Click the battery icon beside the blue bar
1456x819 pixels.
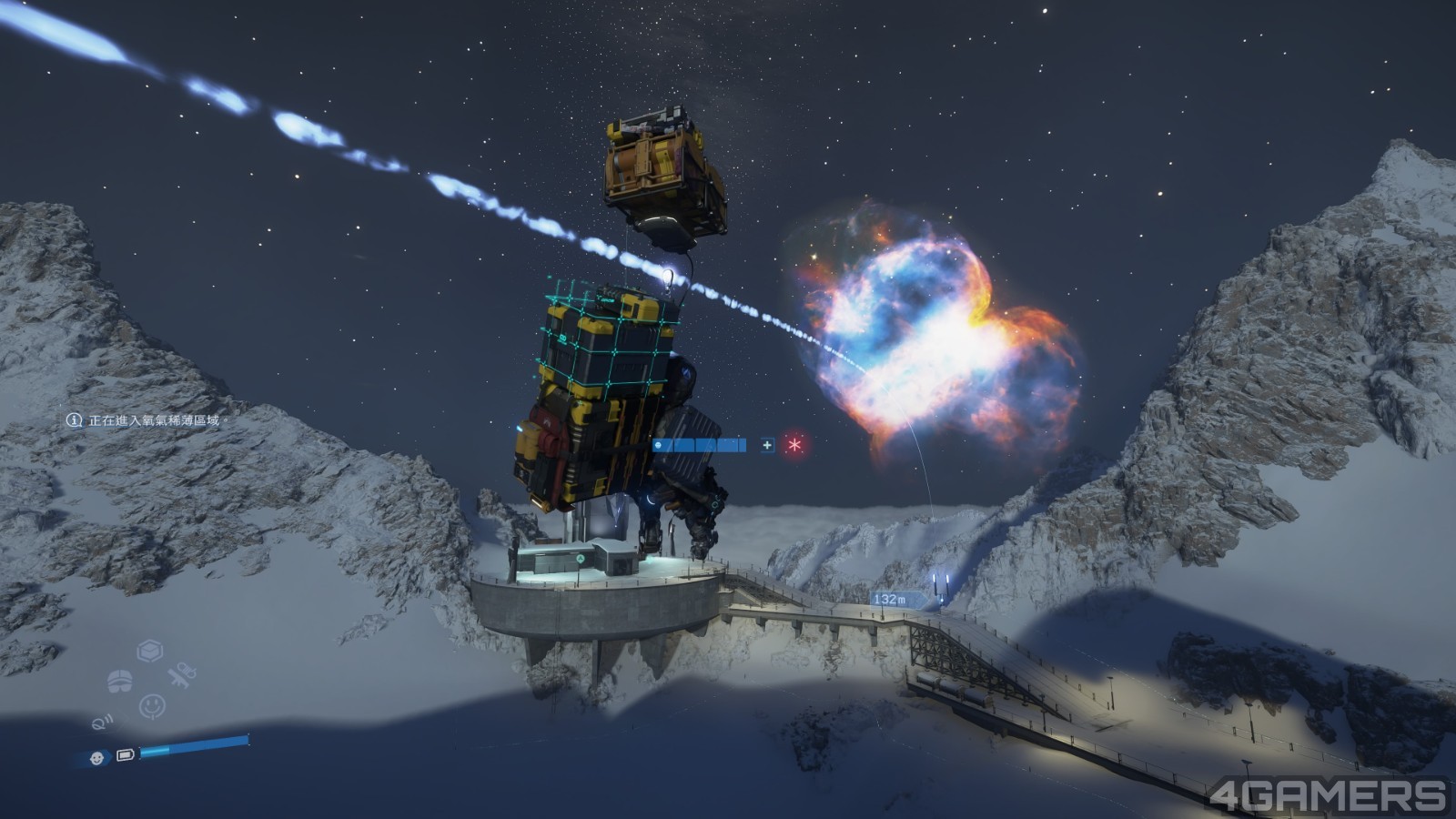126,754
